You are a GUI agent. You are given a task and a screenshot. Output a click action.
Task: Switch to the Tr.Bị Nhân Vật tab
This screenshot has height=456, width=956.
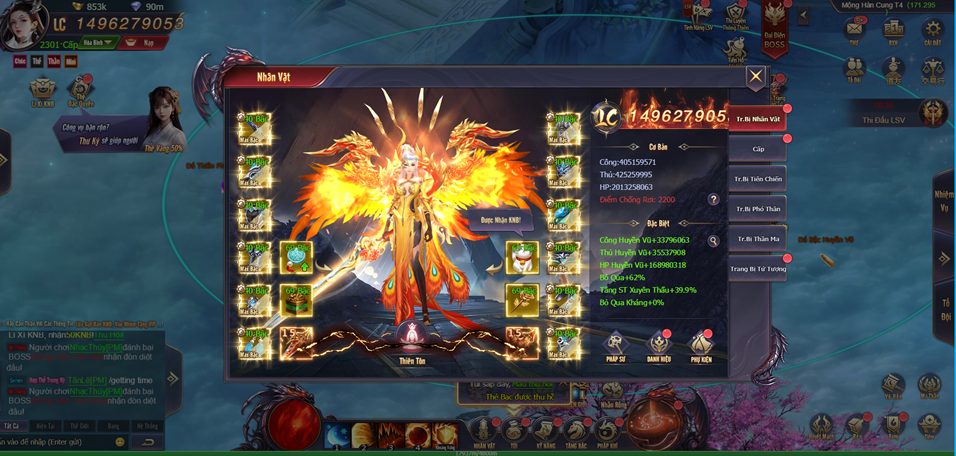757,119
